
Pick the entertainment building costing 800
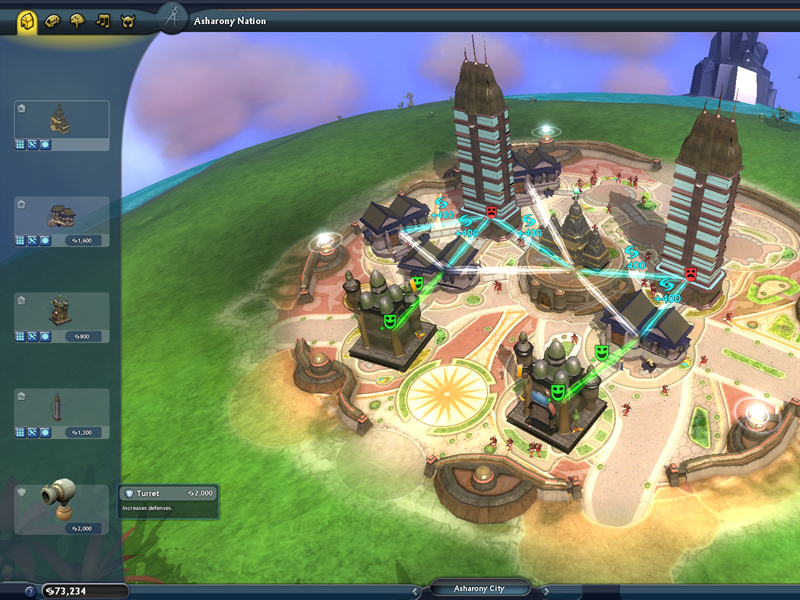click(61, 311)
